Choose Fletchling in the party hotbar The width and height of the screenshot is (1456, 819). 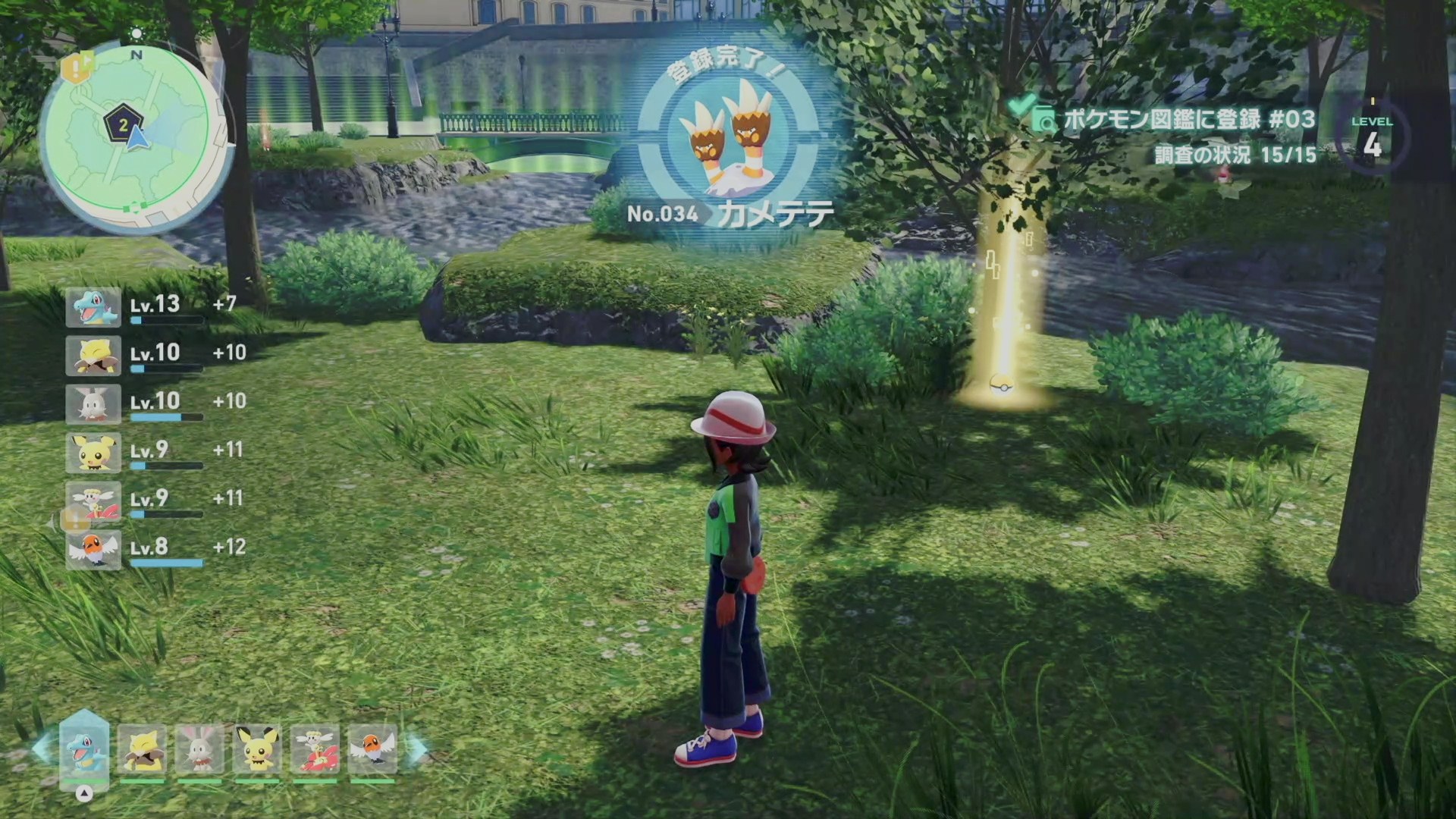[x=372, y=748]
